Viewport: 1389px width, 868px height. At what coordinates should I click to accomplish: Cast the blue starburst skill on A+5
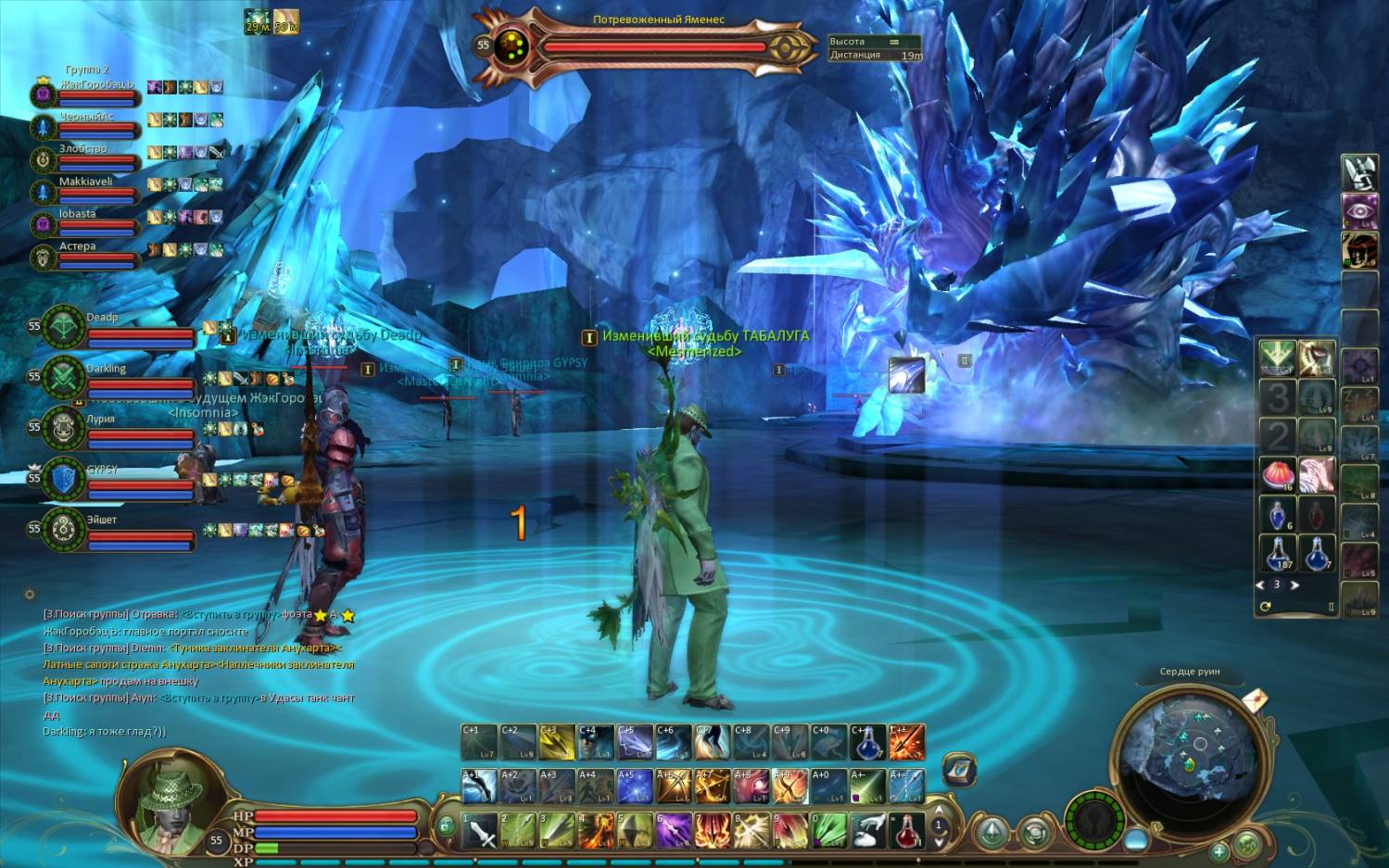pyautogui.click(x=635, y=786)
